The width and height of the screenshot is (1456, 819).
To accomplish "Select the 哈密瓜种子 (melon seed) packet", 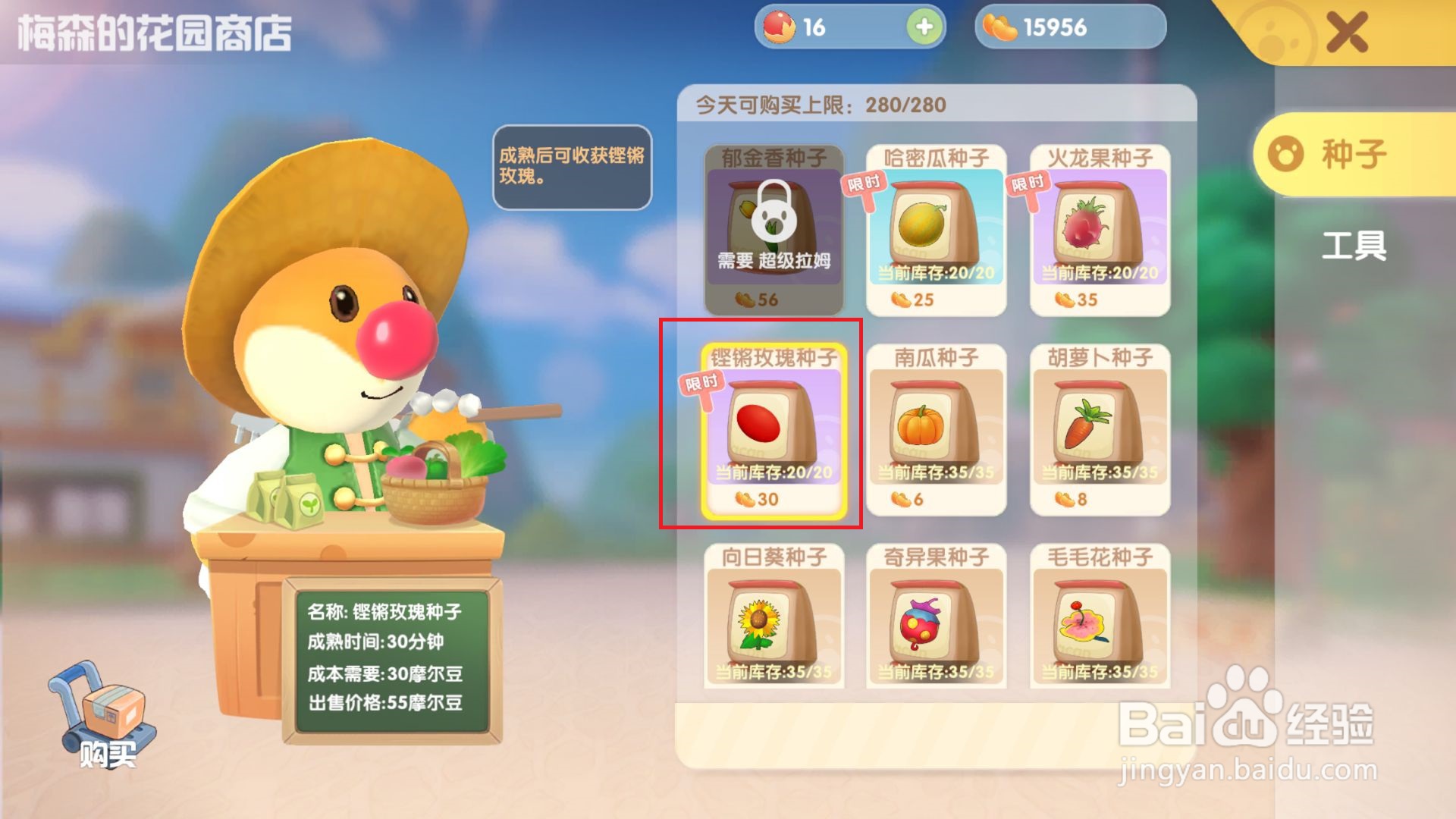I will coord(937,227).
